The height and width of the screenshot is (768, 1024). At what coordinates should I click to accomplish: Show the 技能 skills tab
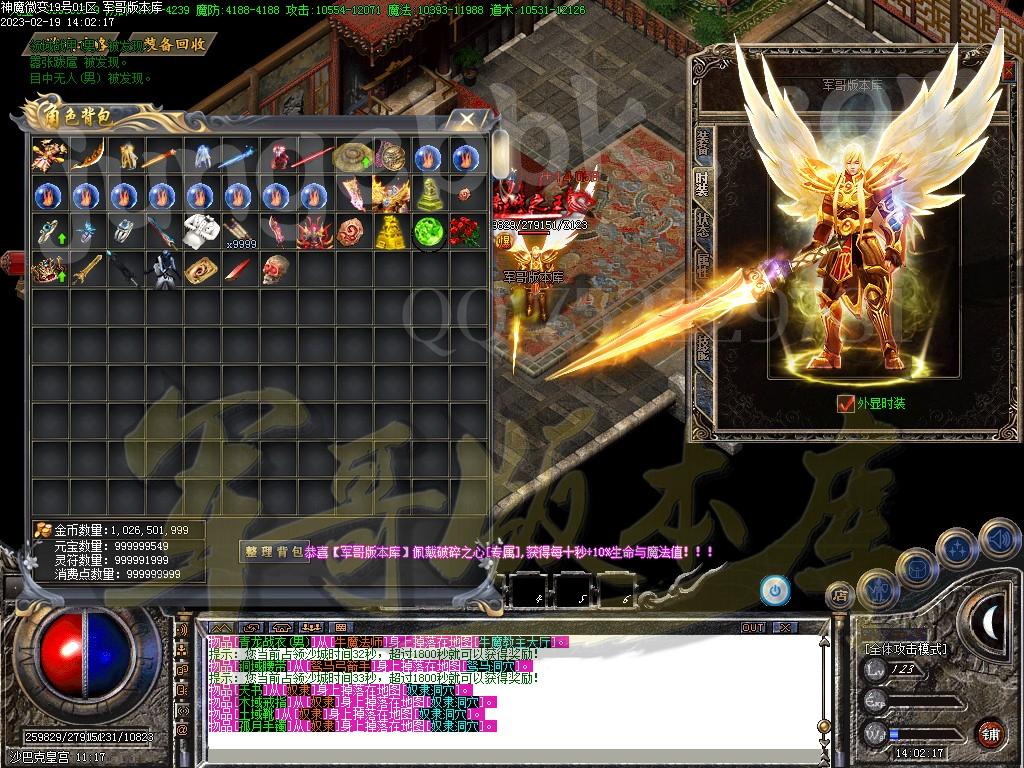703,345
